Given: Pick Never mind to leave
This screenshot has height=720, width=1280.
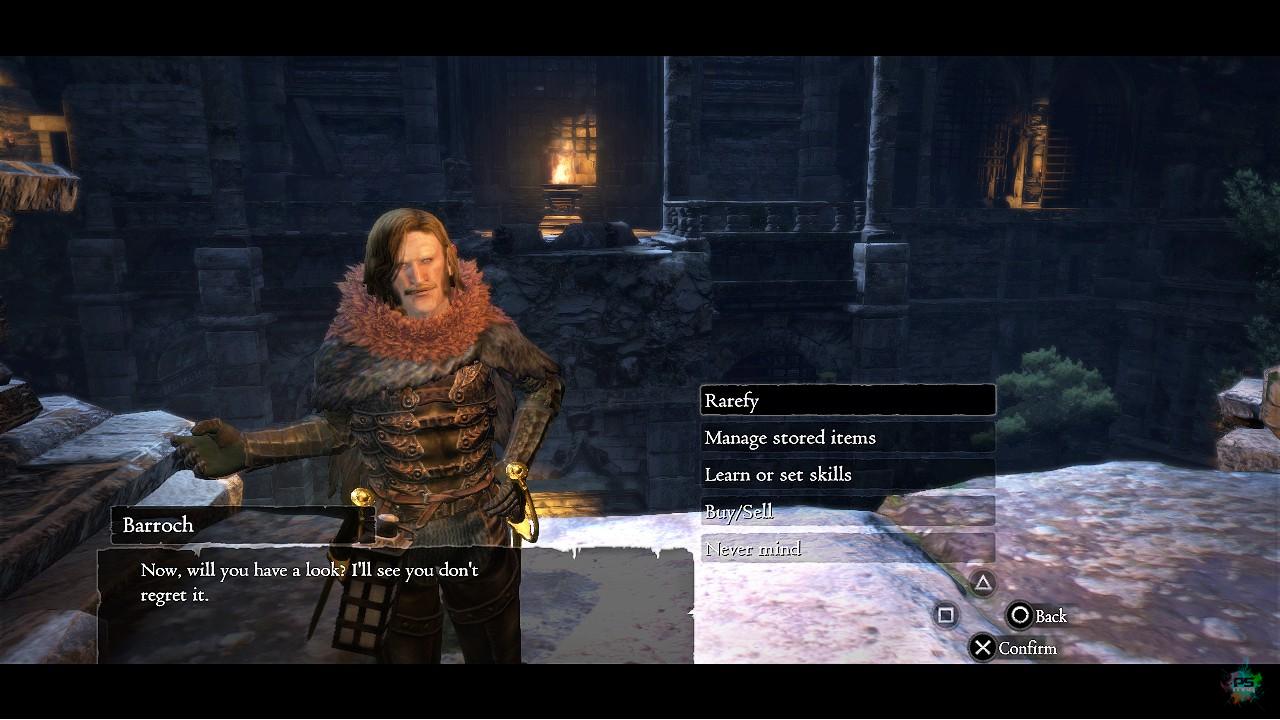Looking at the screenshot, I should point(847,549).
